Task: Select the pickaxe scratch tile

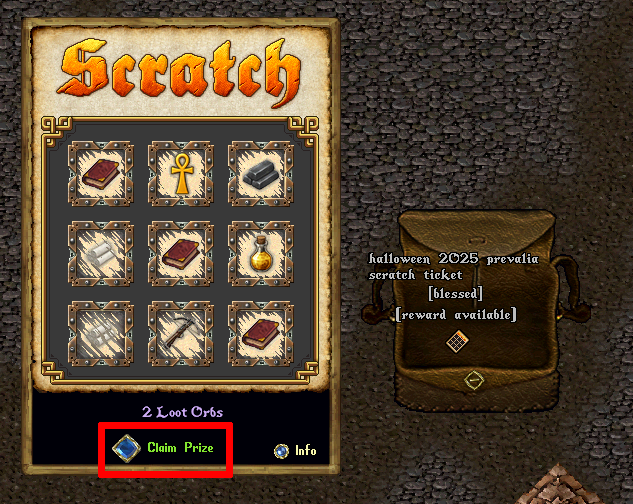Action: (179, 332)
